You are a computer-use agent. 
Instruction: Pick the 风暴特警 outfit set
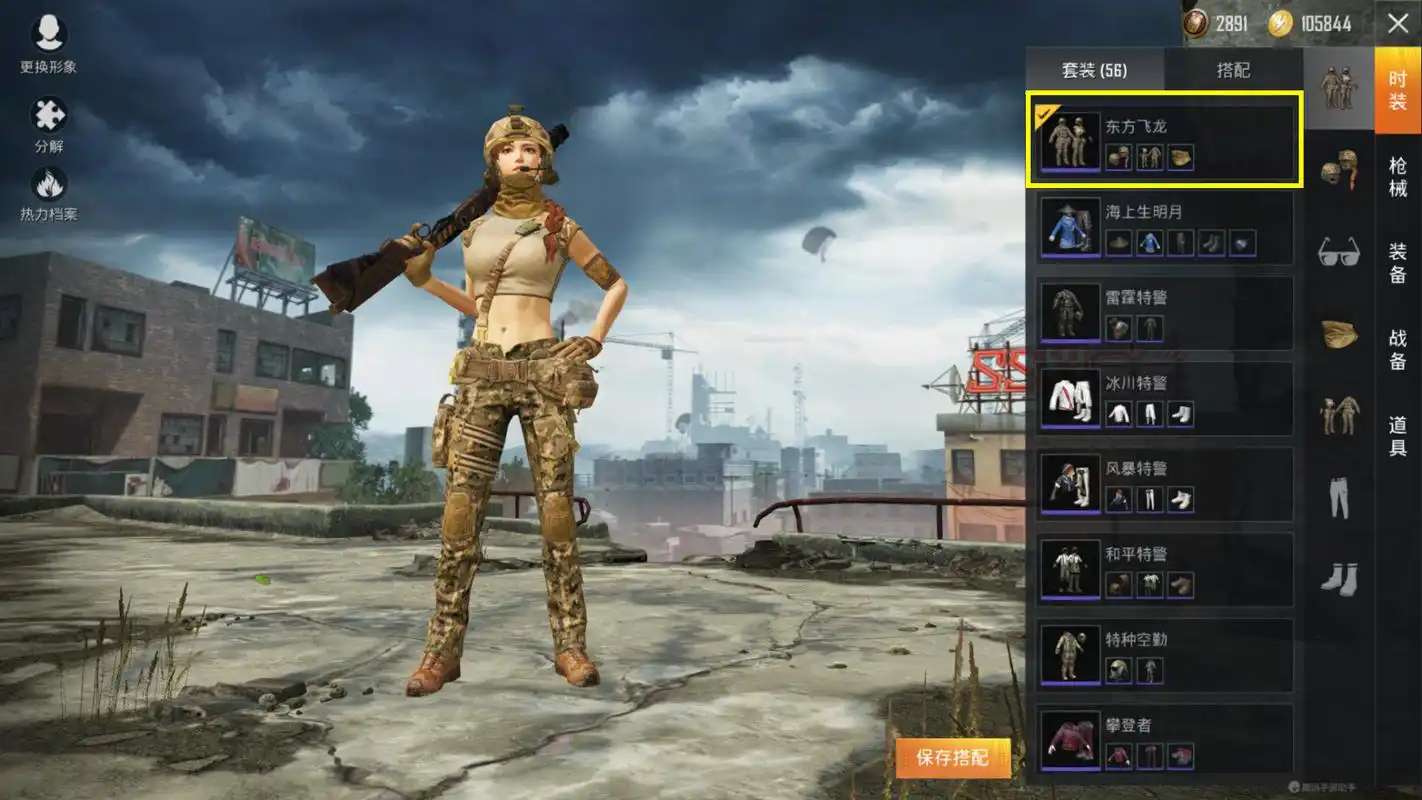pos(1165,484)
